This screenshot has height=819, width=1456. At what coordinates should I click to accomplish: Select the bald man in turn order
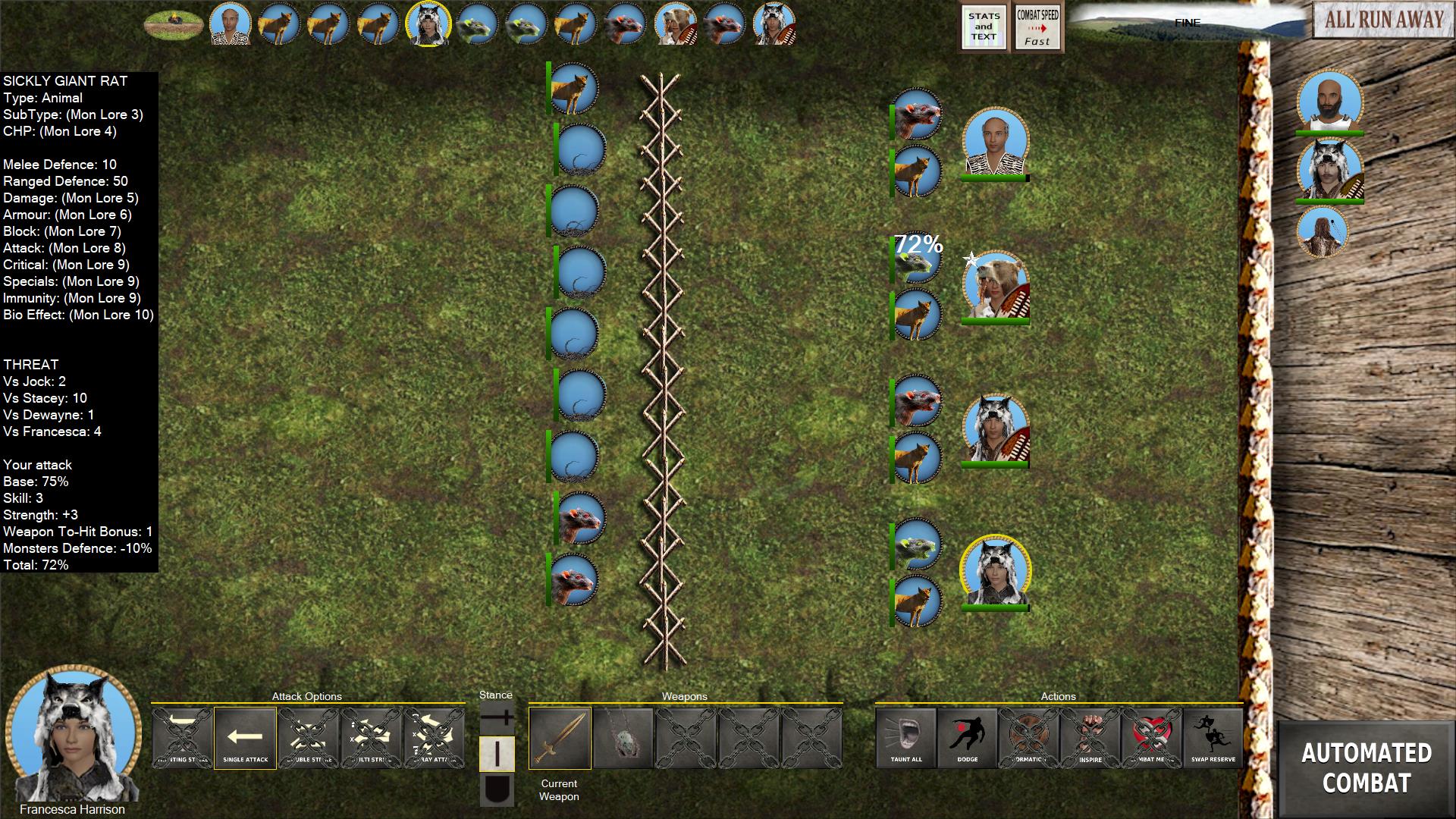(x=231, y=24)
